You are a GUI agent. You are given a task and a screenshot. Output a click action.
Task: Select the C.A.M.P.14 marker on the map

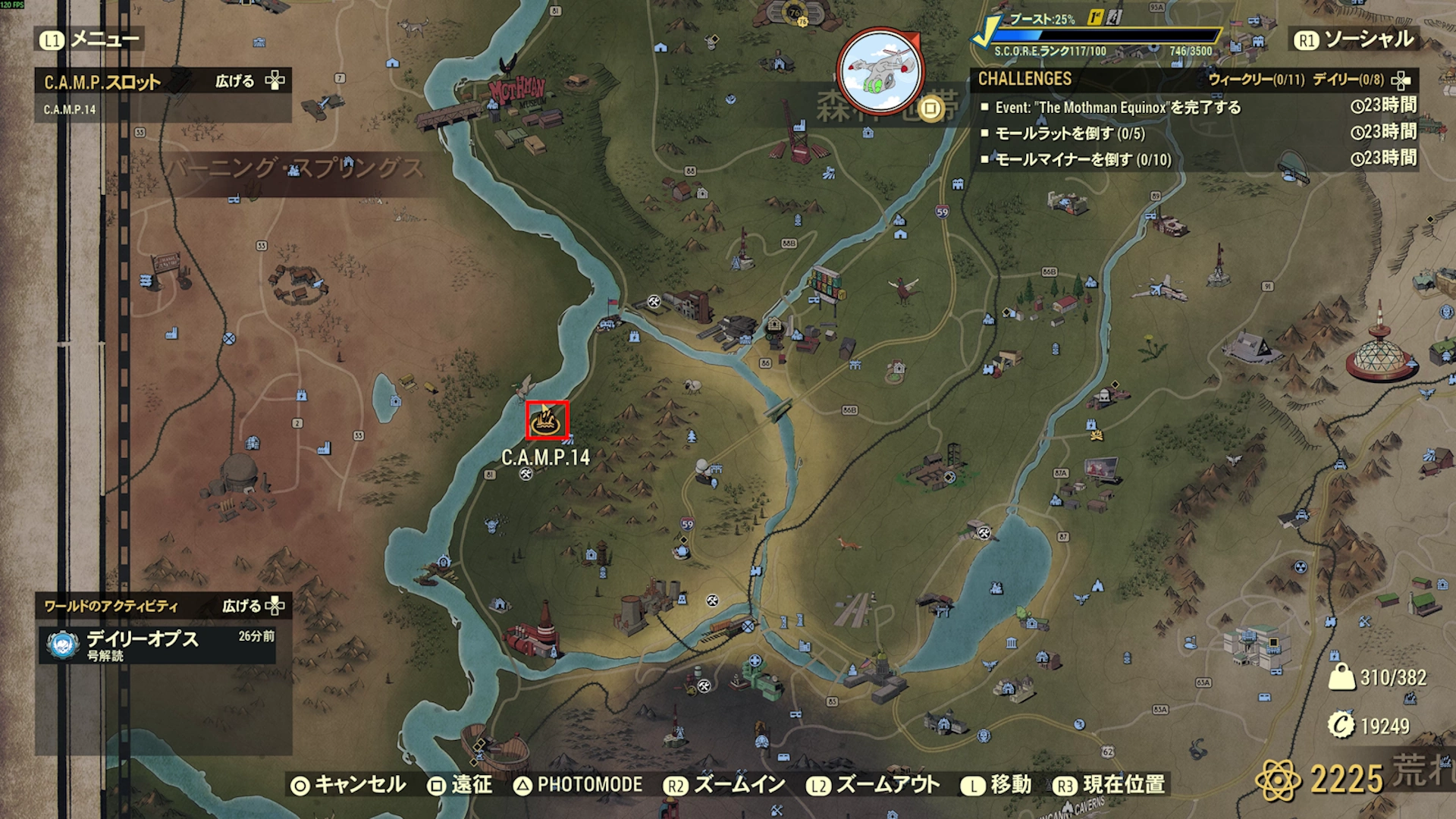tap(547, 420)
